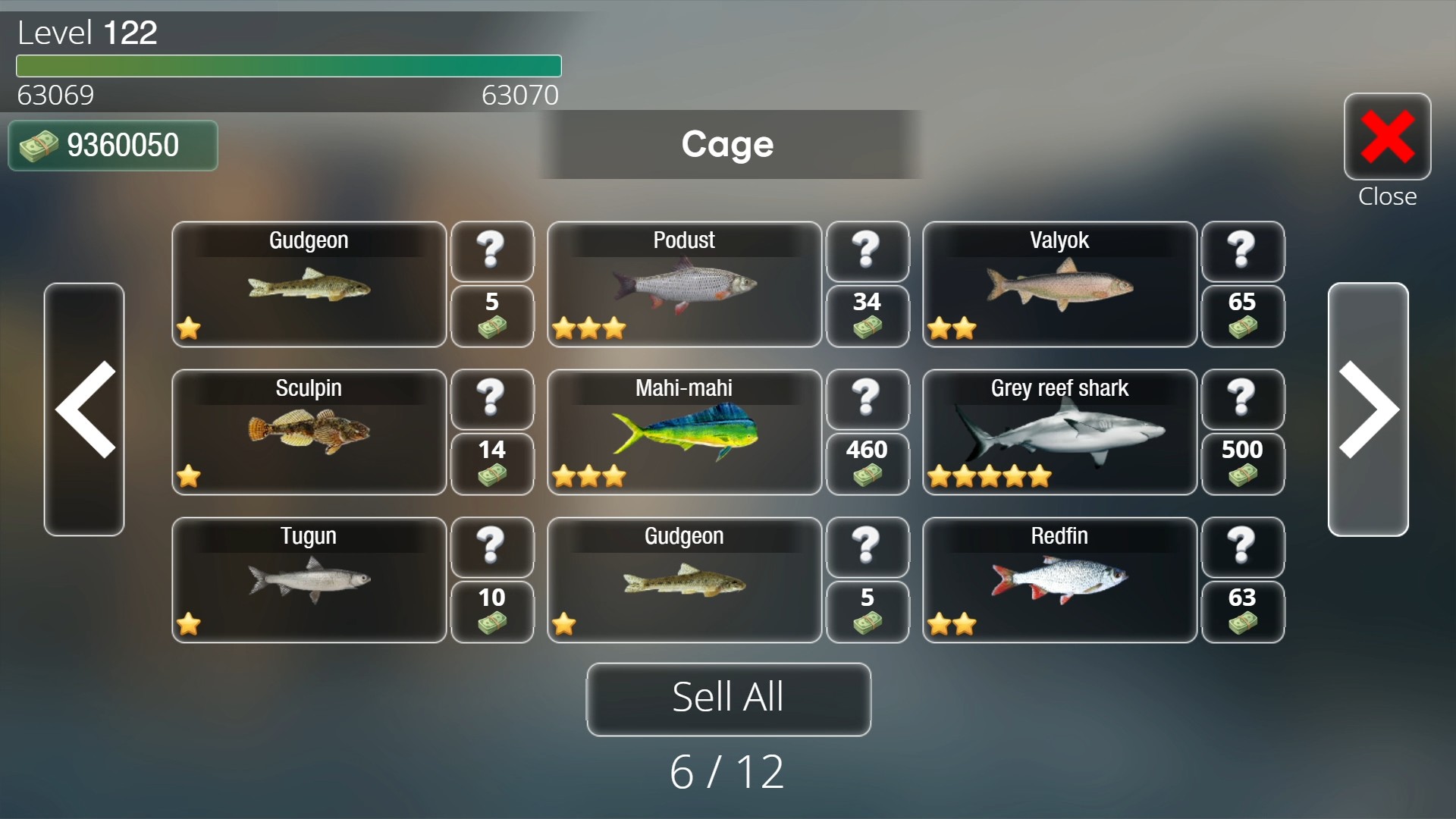1456x819 pixels.
Task: Sell the Mahi-mahi for 460
Action: [868, 464]
